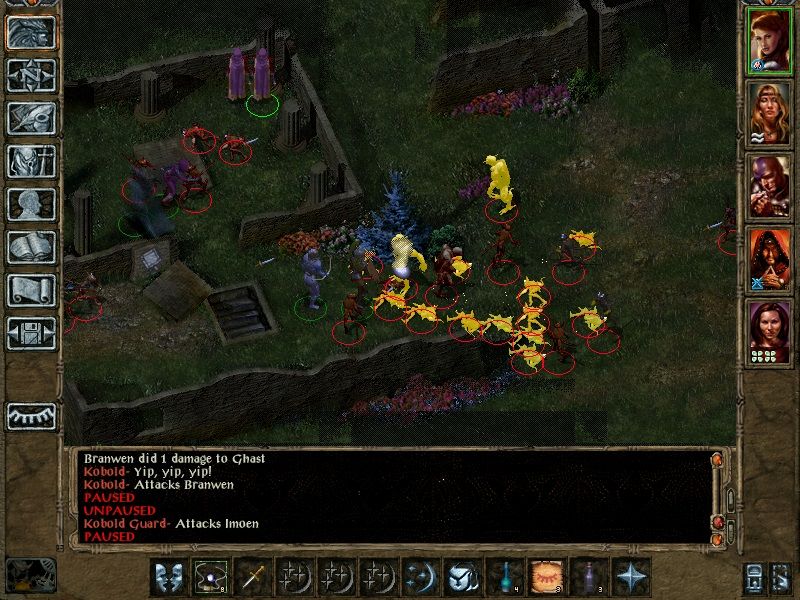Choose the red-hooded wizard's portrait
Screen dimensions: 800x600
point(769,257)
